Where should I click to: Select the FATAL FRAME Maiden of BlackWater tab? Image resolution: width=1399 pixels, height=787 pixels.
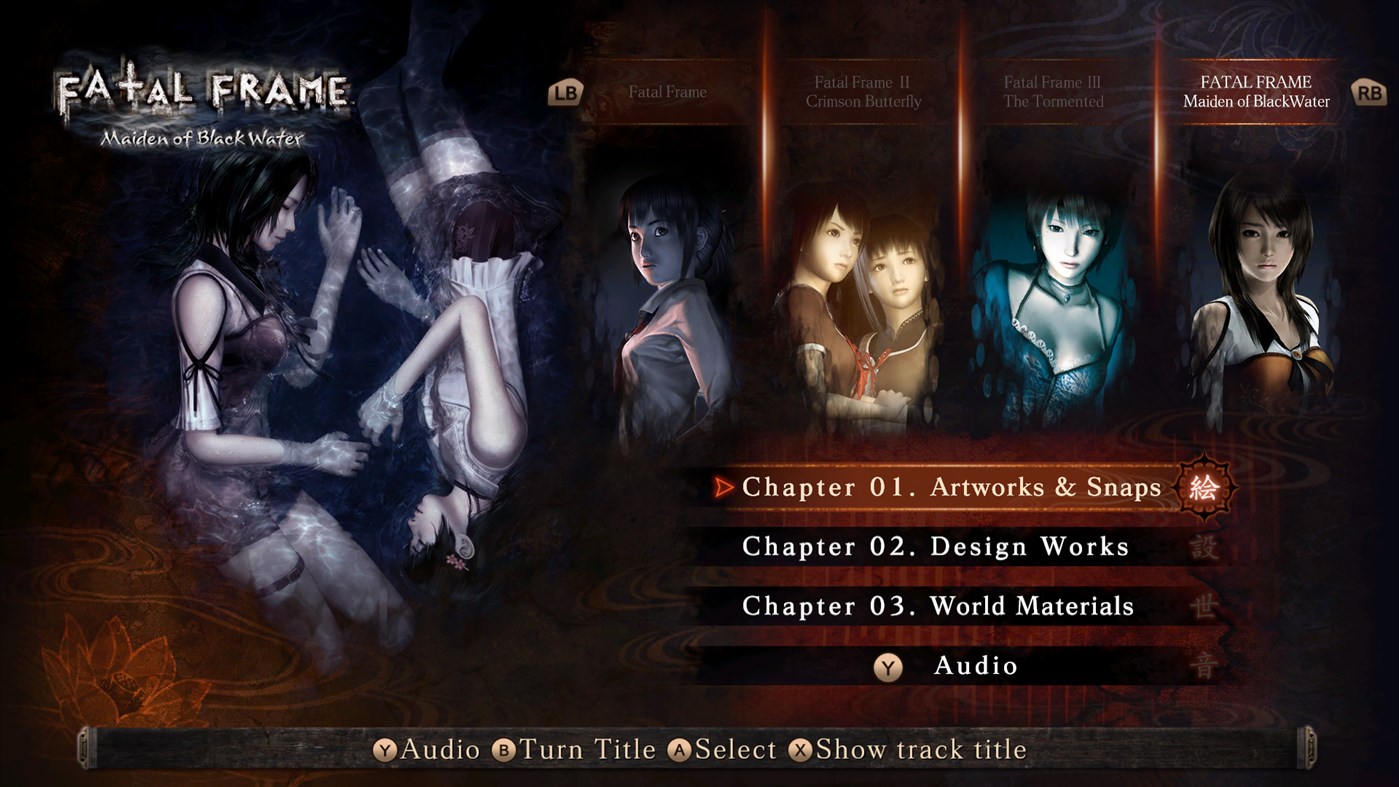tap(1258, 92)
